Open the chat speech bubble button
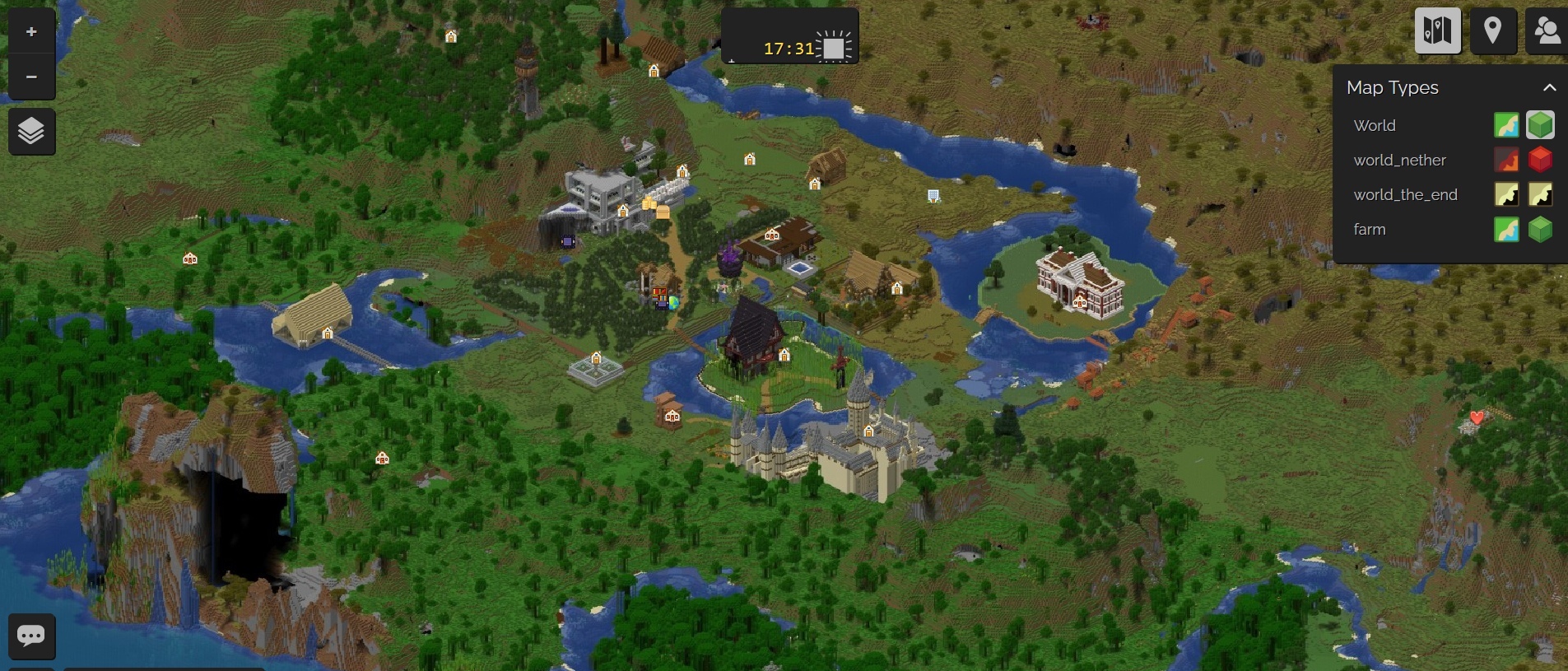 [31, 636]
